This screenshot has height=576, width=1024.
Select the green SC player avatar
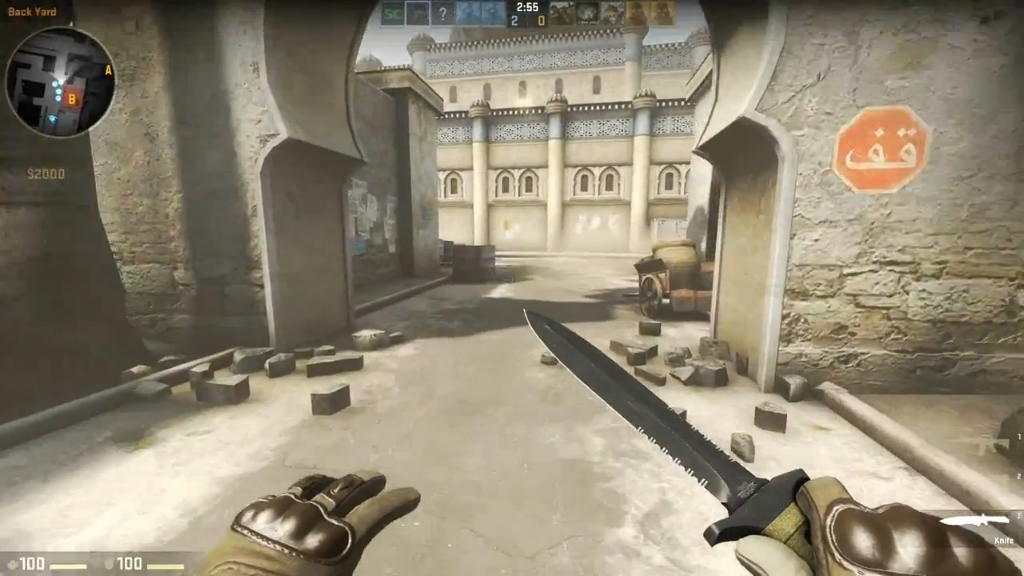(x=392, y=13)
